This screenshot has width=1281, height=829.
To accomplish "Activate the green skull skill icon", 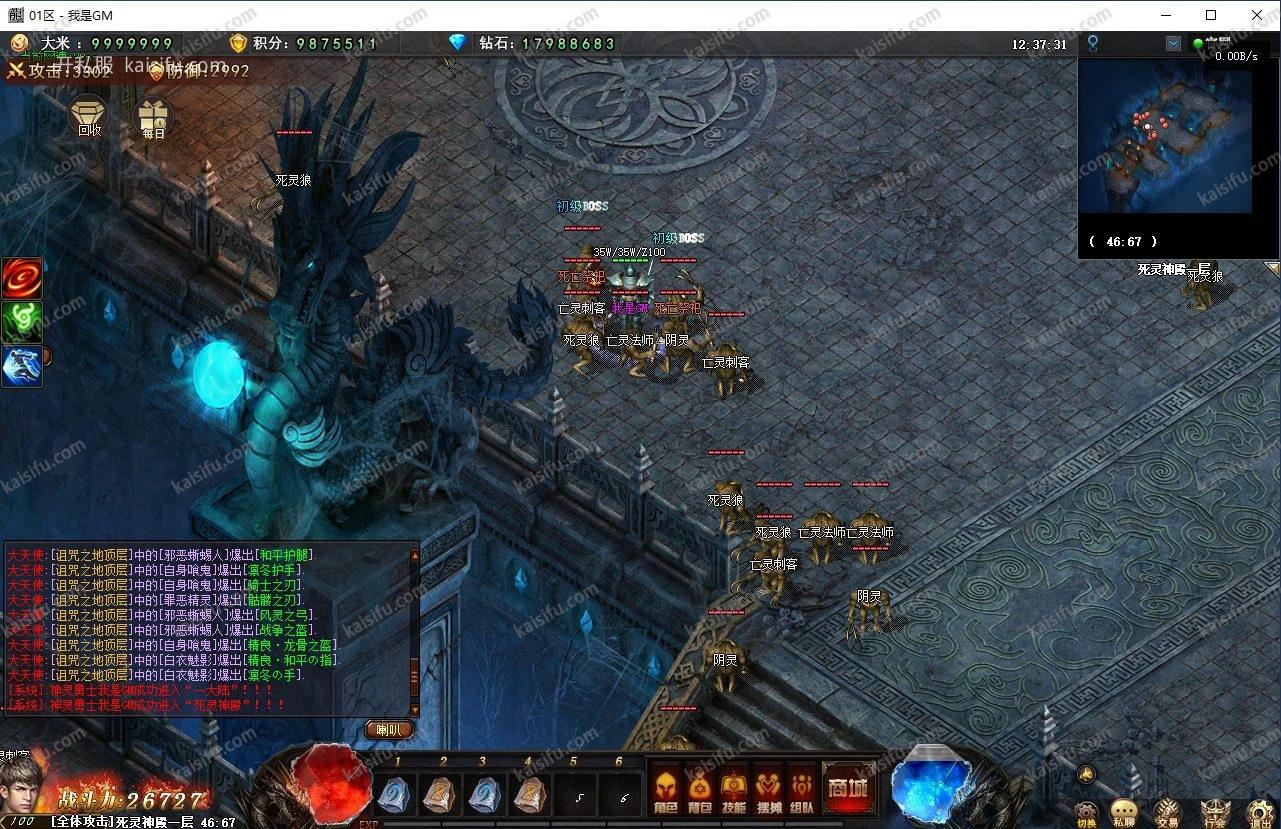I will click(x=21, y=322).
